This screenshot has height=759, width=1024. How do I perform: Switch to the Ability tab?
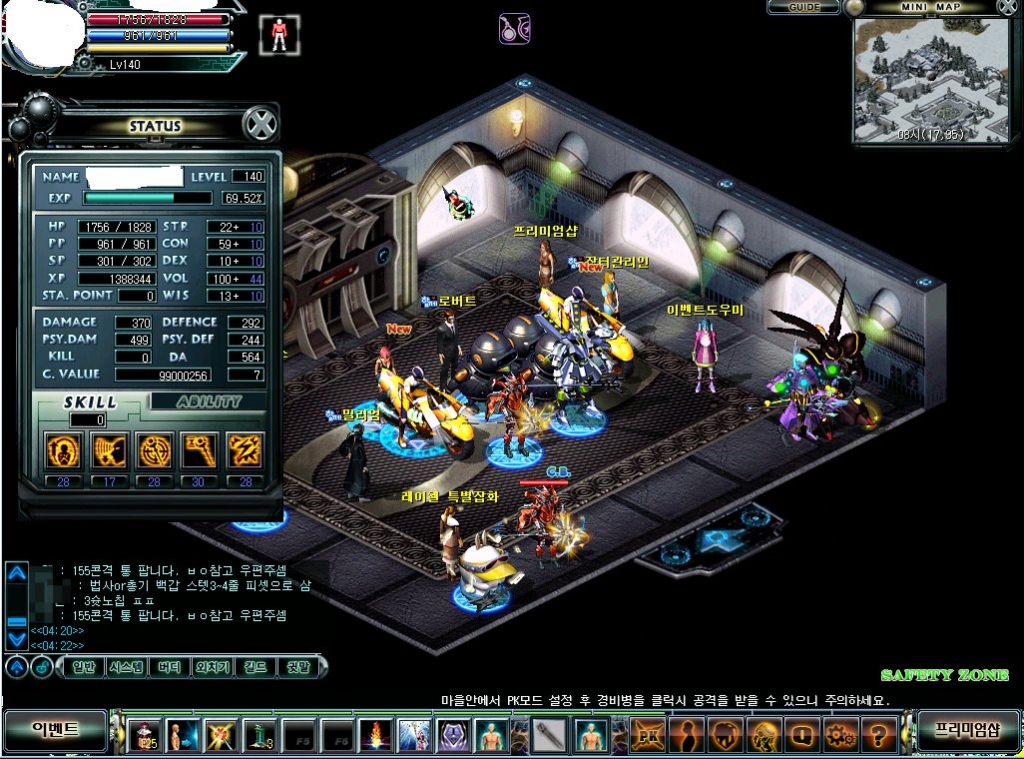210,402
